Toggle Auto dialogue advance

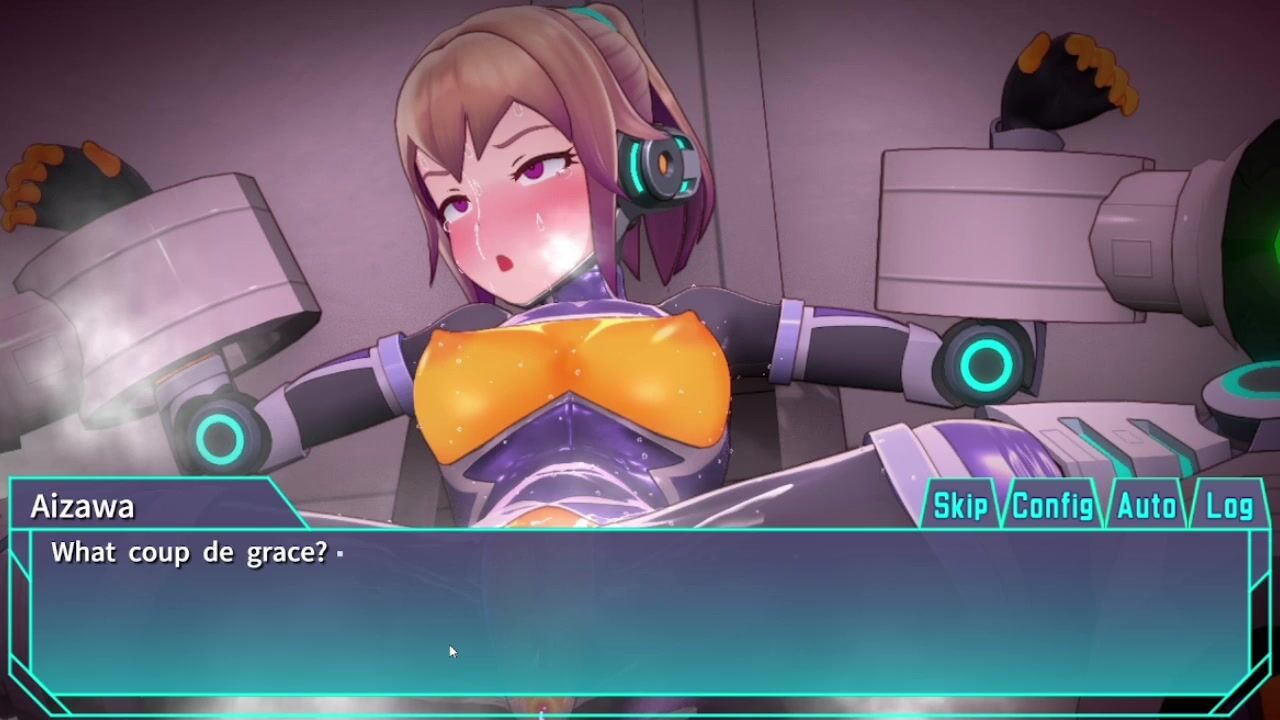pyautogui.click(x=1146, y=506)
